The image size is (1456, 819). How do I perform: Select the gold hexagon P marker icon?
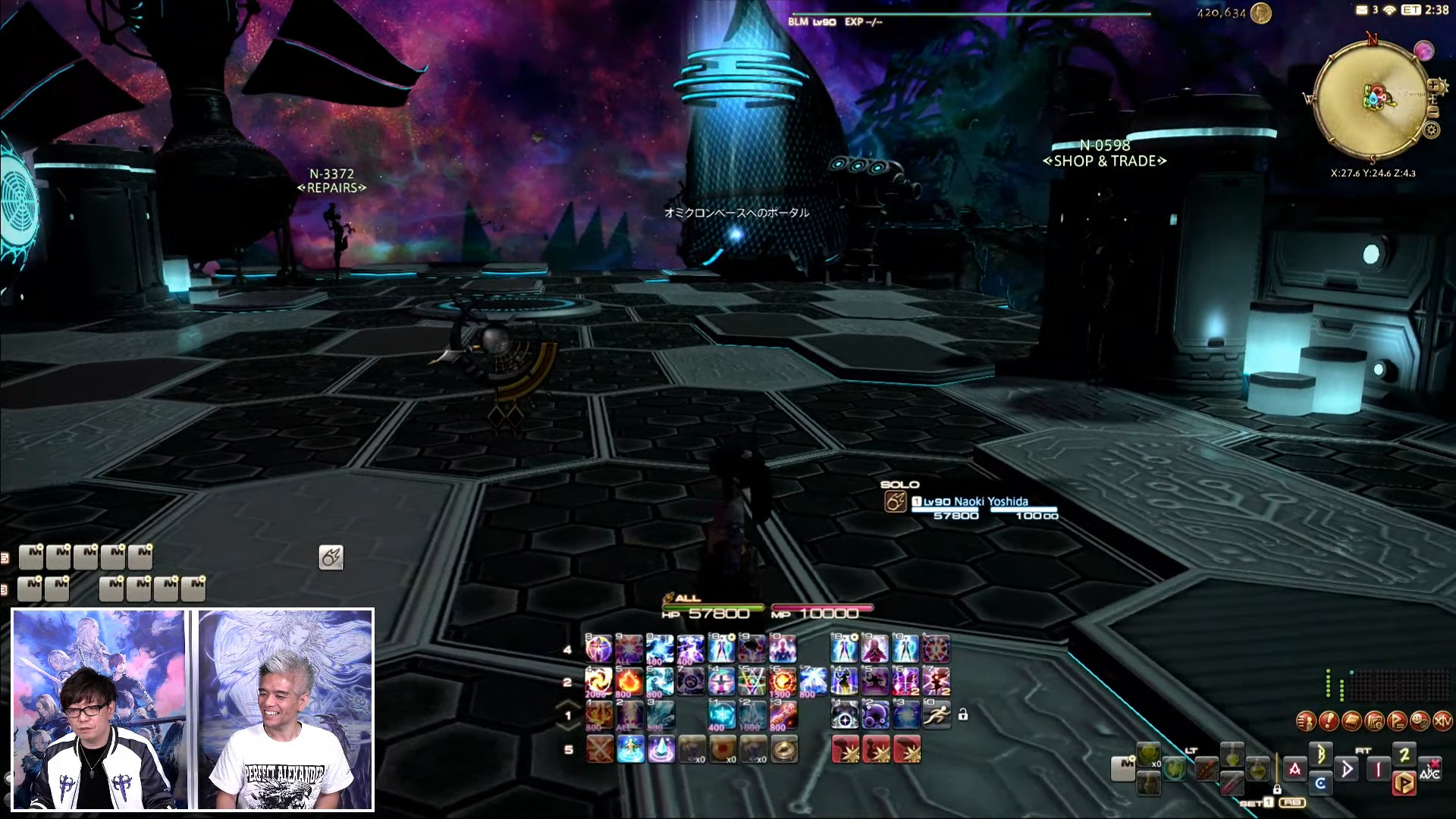1404,783
